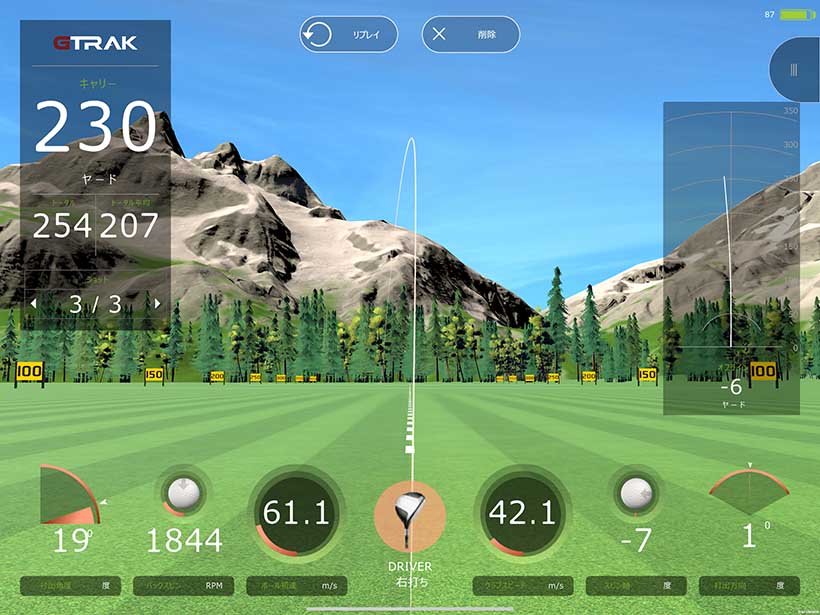Choose the 打出方向 launch direction label
The height and width of the screenshot is (615, 820).
click(749, 586)
